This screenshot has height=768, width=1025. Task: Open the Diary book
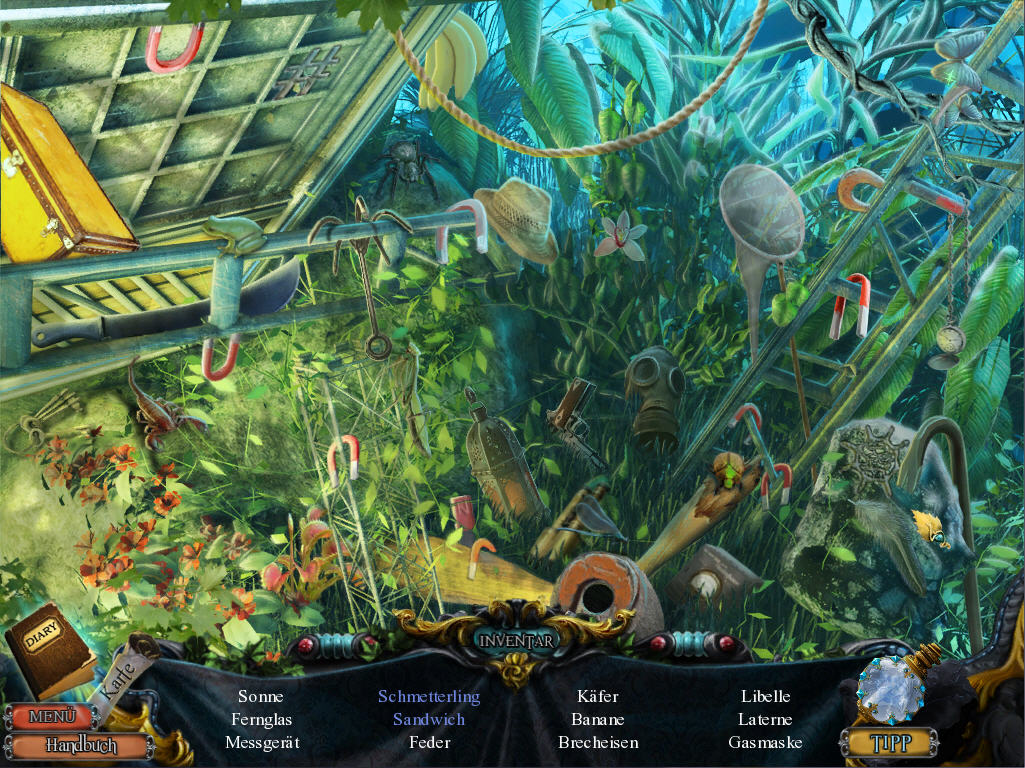click(48, 647)
